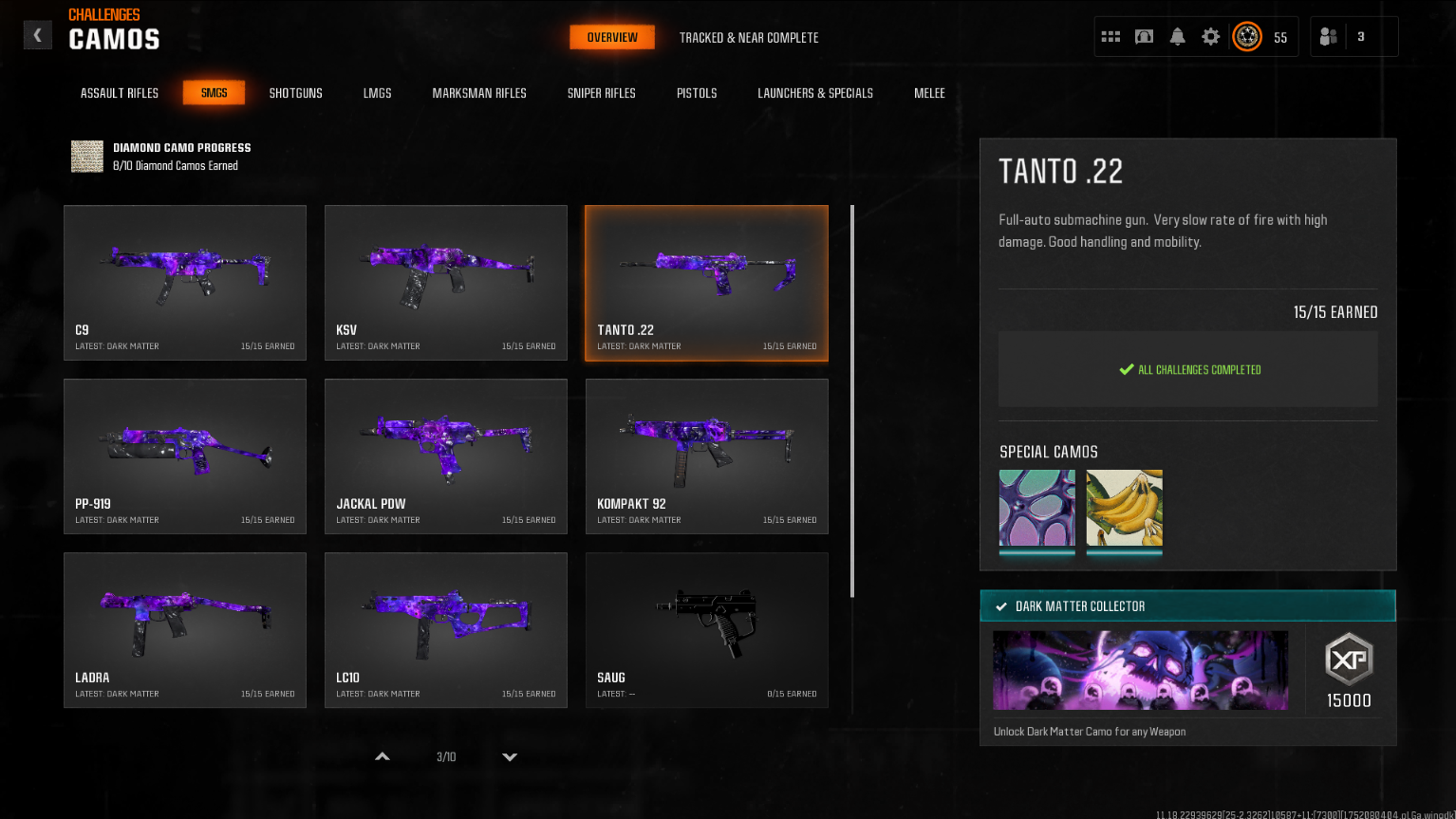The width and height of the screenshot is (1456, 819).
Task: Open the voice chat headset panel
Action: tap(1144, 35)
